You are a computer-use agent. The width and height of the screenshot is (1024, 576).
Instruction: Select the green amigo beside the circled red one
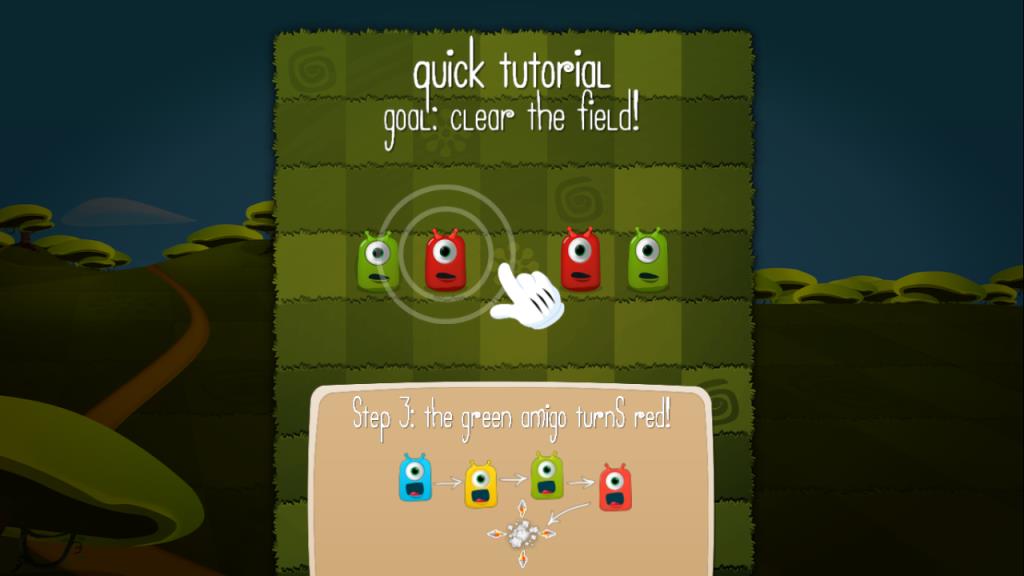pyautogui.click(x=378, y=262)
